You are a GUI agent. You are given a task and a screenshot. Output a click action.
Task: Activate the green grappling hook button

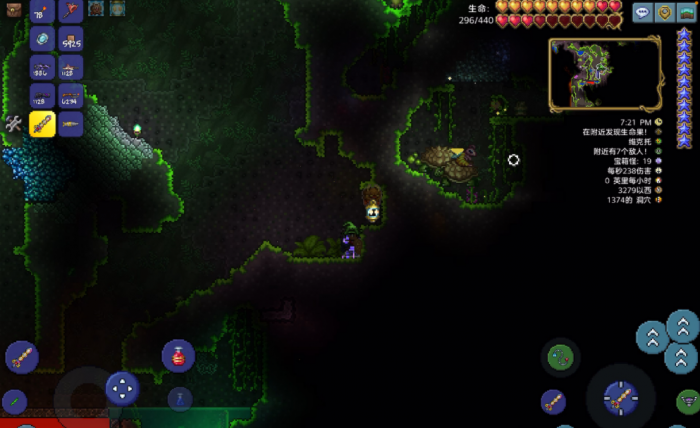click(x=561, y=356)
